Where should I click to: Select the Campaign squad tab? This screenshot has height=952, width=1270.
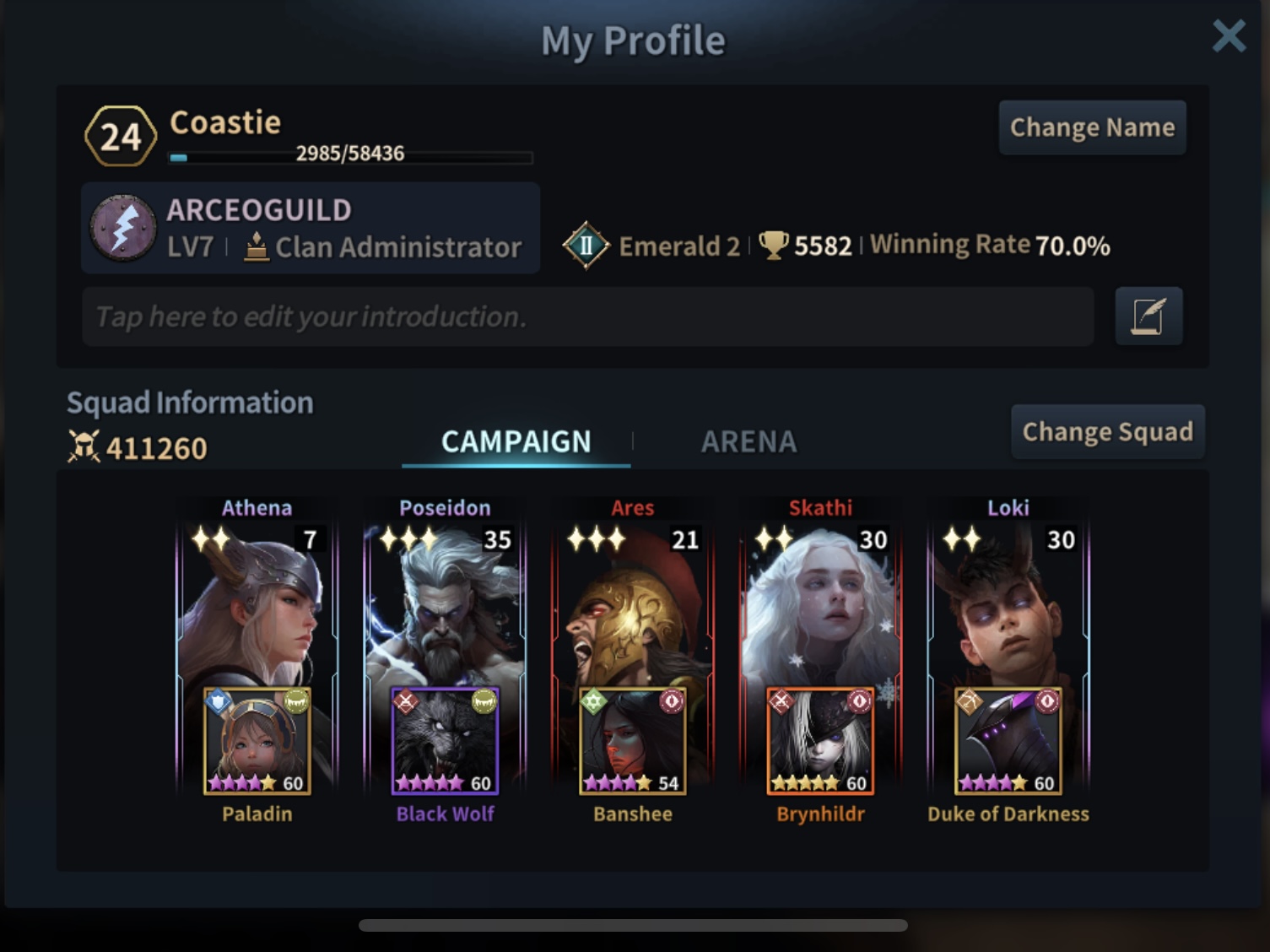516,441
